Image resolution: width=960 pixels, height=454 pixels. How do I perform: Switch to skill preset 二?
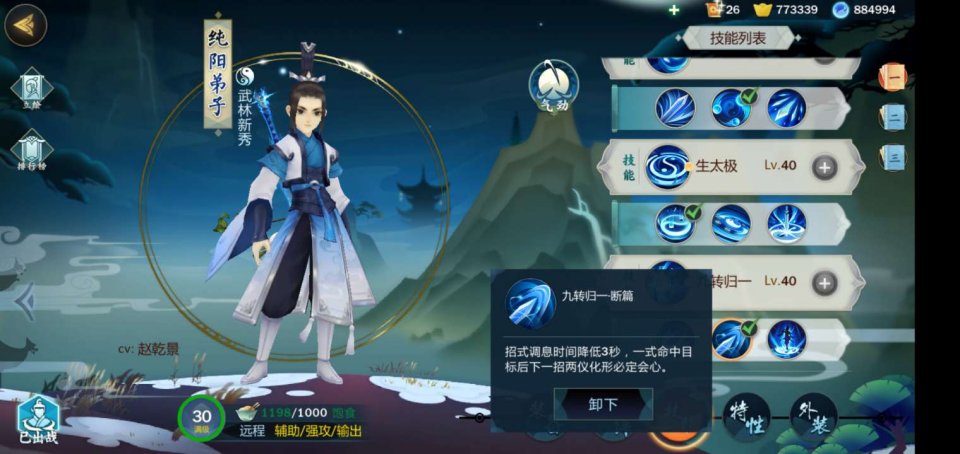click(893, 117)
